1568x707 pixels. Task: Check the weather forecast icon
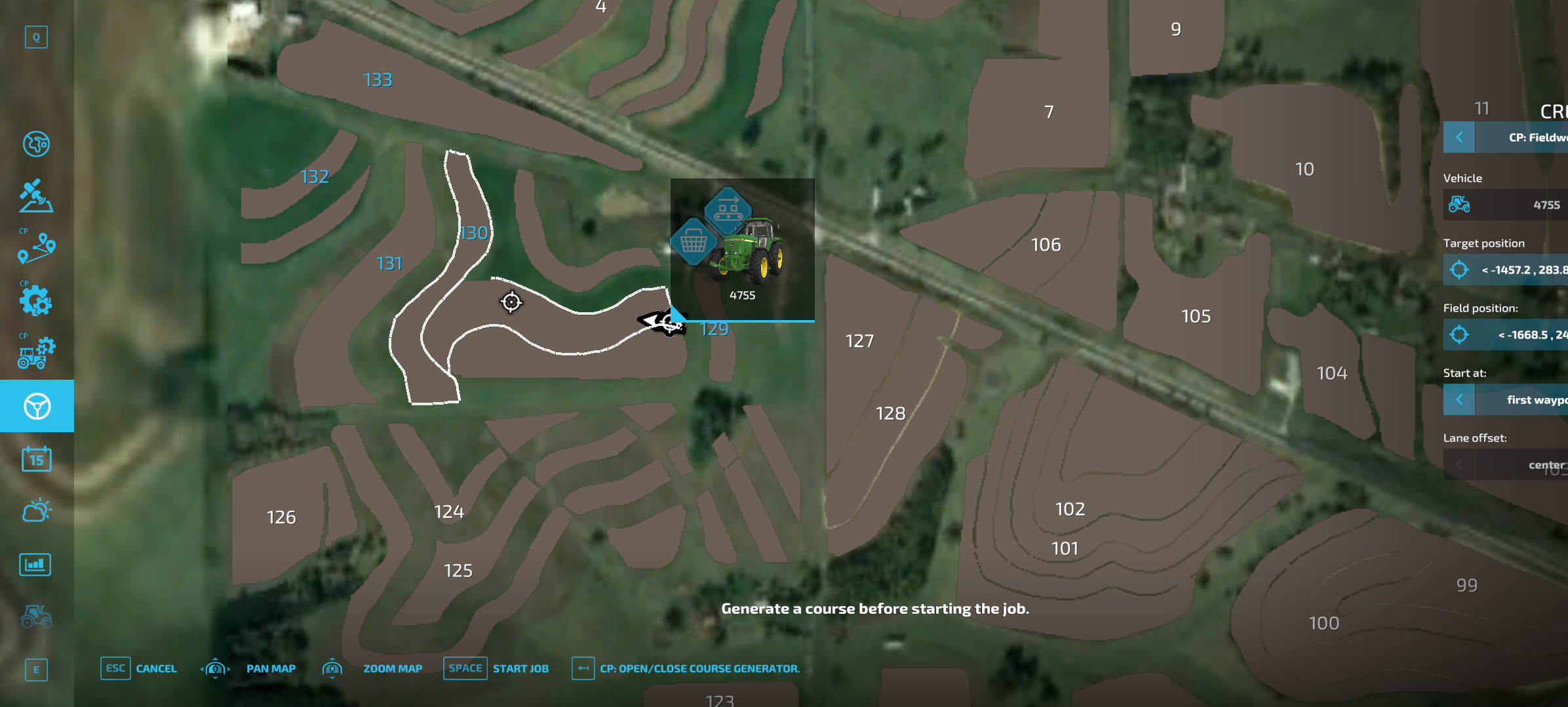pyautogui.click(x=37, y=510)
